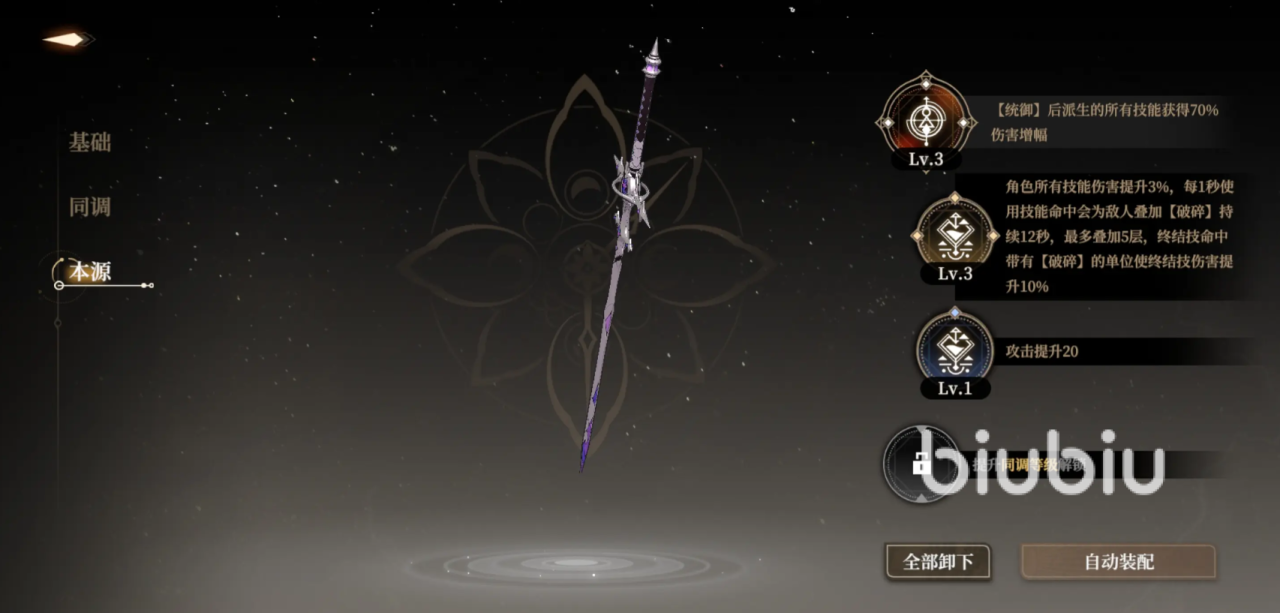
Task: Open the 同调 tab
Action: pyautogui.click(x=90, y=208)
